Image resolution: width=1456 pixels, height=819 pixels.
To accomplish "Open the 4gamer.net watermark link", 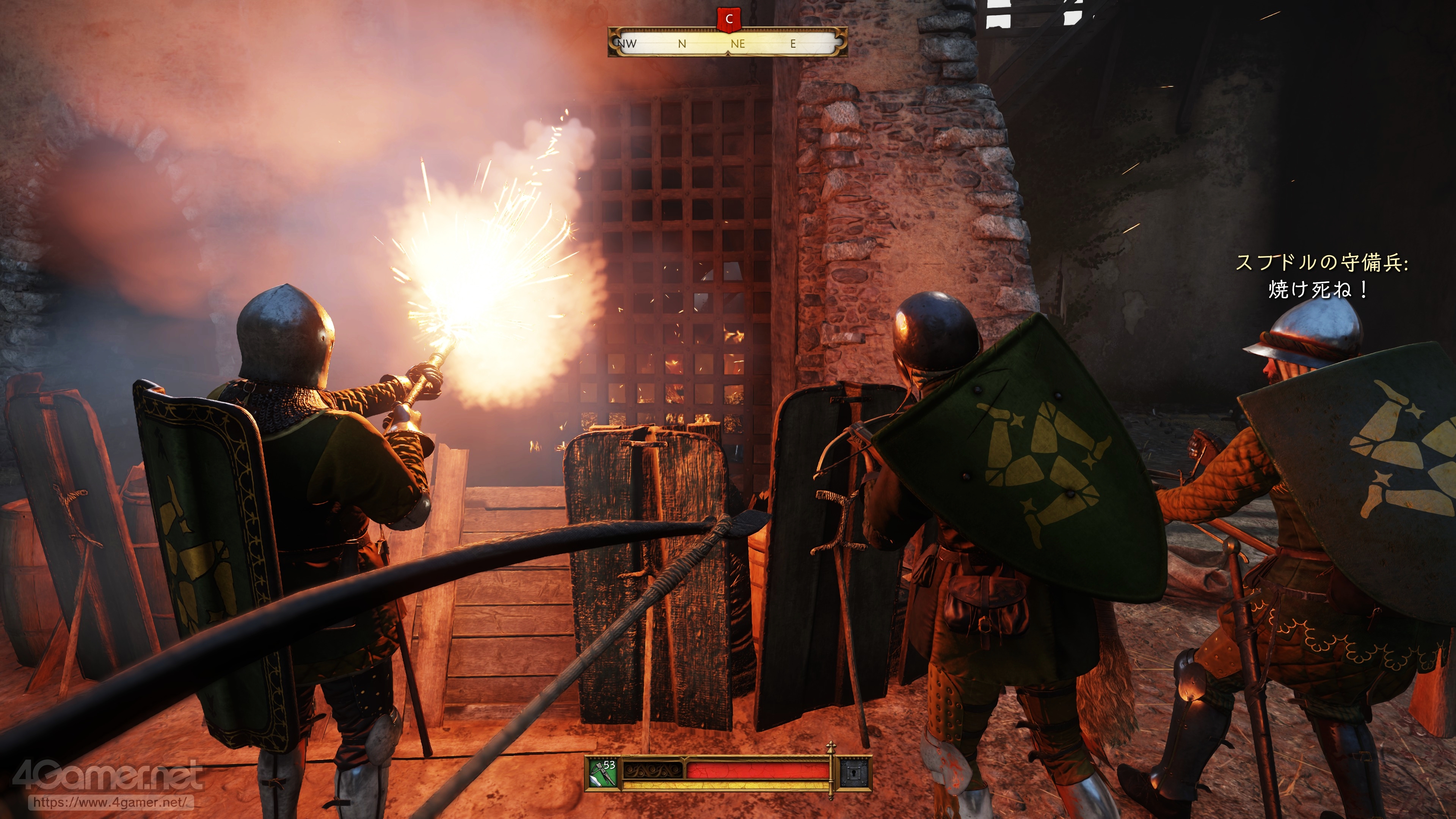I will (108, 802).
